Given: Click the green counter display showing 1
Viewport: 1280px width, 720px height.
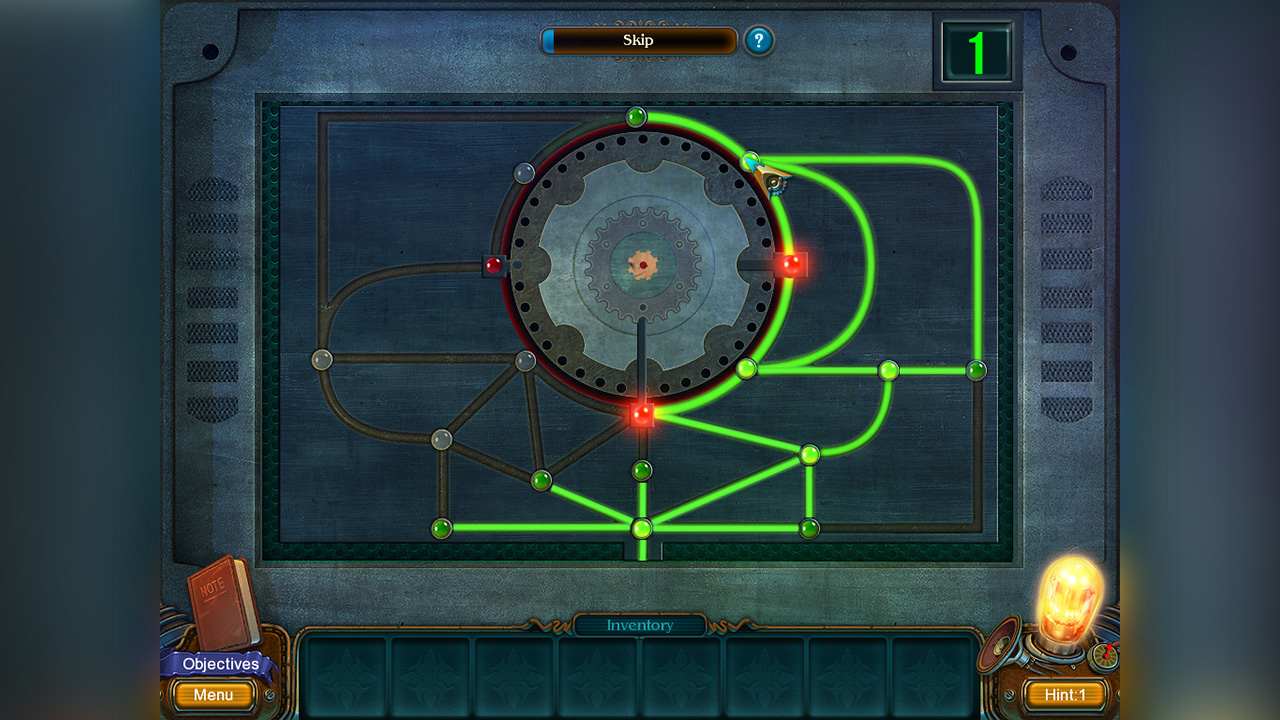Looking at the screenshot, I should click(x=977, y=52).
